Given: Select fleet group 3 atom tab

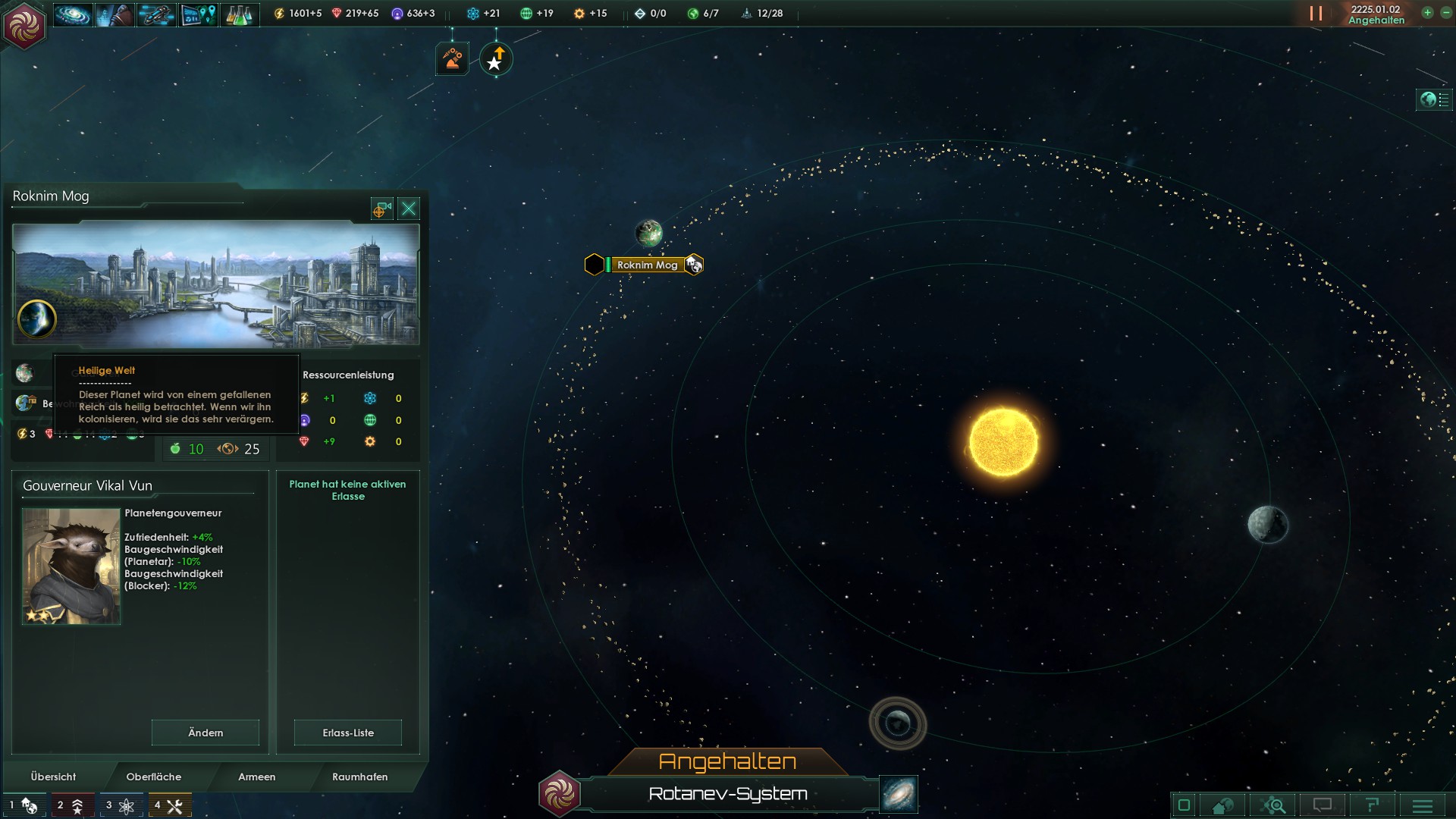Looking at the screenshot, I should [x=120, y=805].
